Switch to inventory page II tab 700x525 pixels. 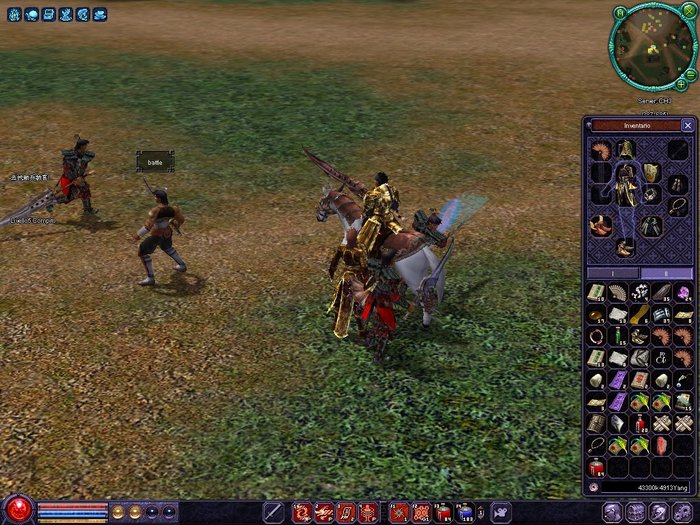[666, 272]
